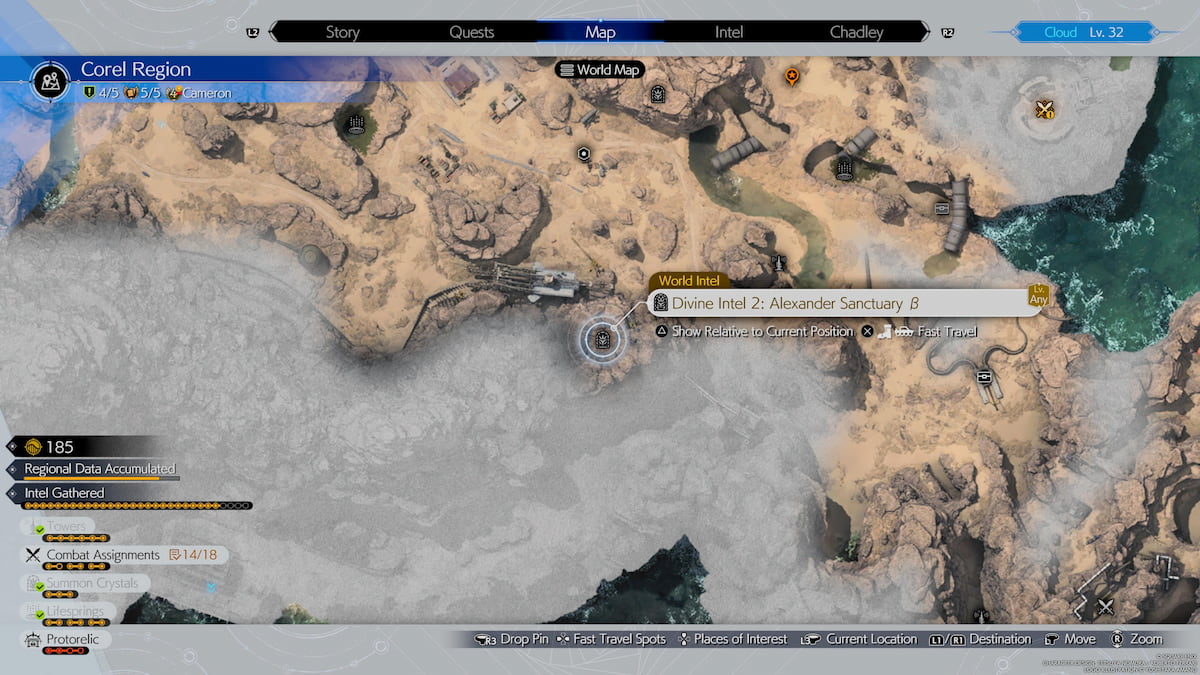The height and width of the screenshot is (675, 1200).
Task: Open the World Map view
Action: tap(600, 70)
